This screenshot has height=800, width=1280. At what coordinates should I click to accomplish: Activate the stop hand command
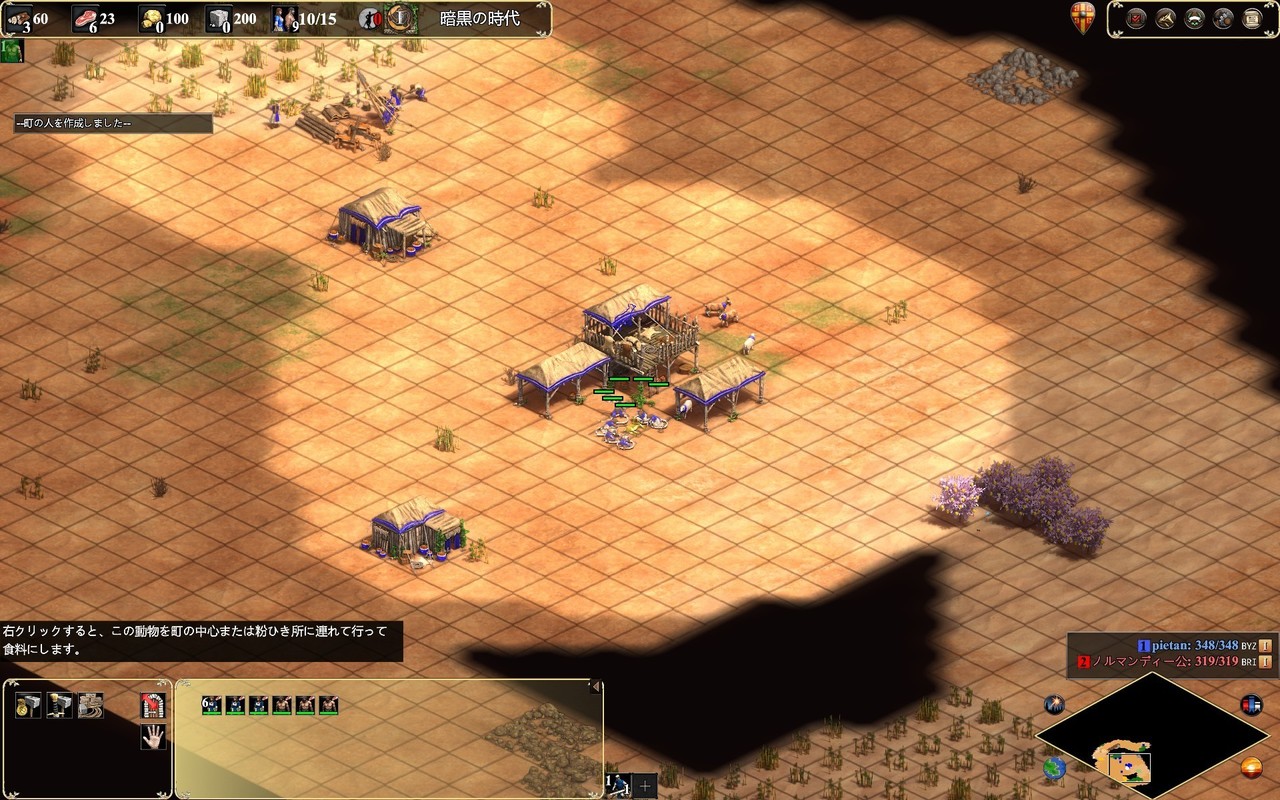pos(153,738)
